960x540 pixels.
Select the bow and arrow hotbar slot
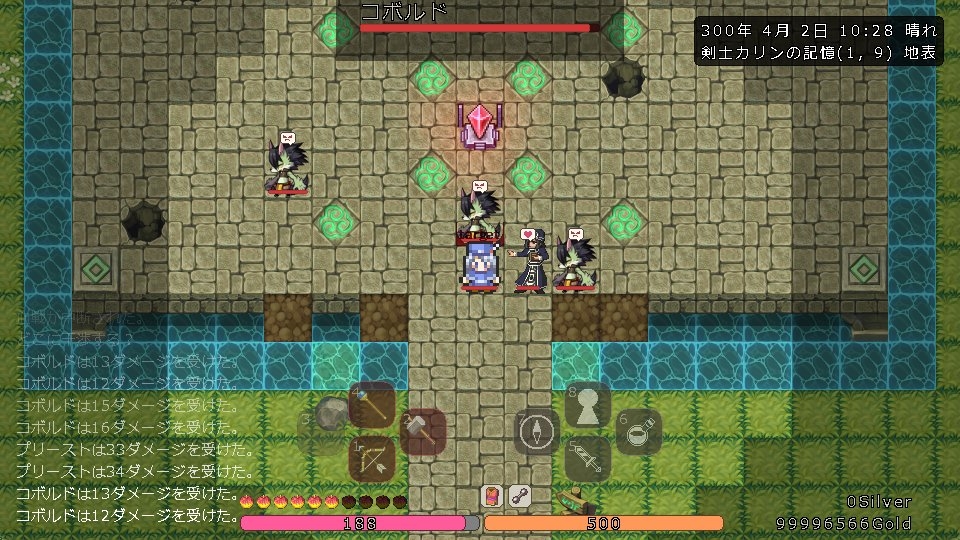tap(374, 458)
